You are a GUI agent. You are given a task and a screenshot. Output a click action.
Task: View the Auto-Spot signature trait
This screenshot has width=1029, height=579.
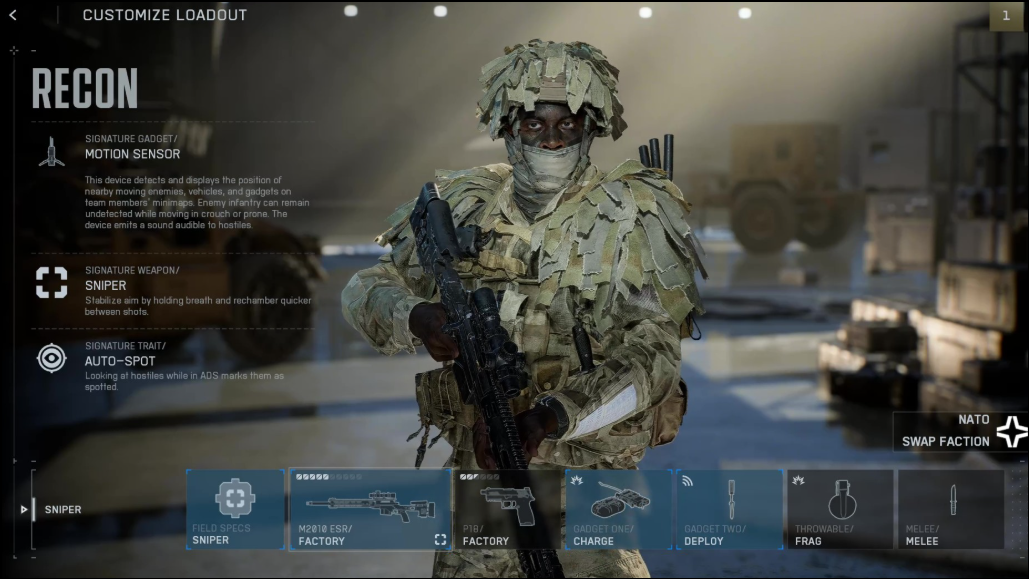pyautogui.click(x=120, y=361)
